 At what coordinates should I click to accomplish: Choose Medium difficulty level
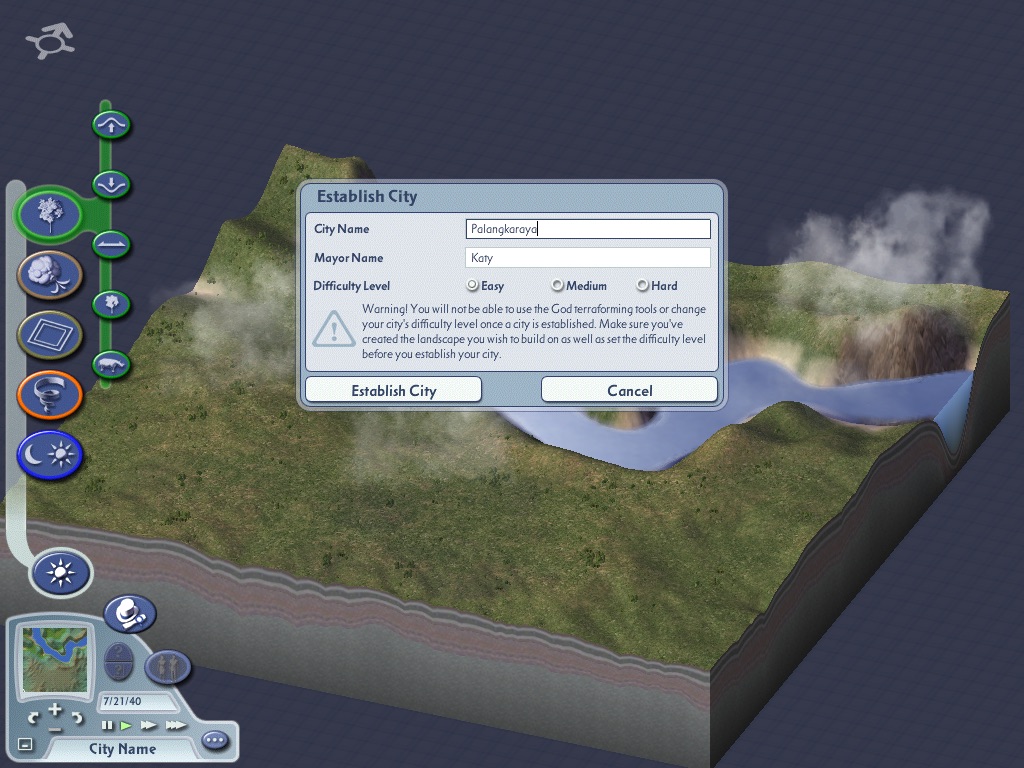(558, 286)
